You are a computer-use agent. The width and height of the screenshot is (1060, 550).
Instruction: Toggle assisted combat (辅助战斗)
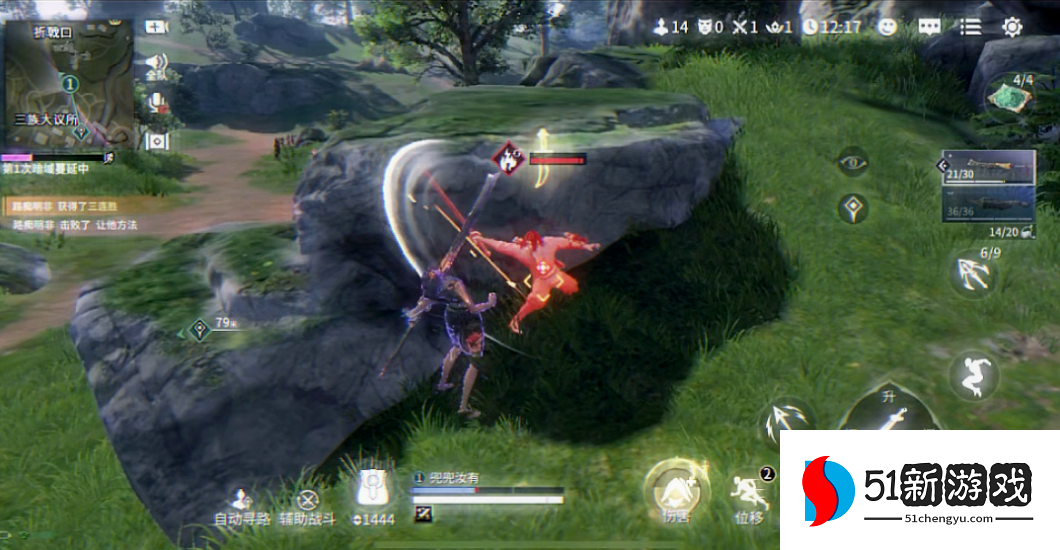pyautogui.click(x=308, y=504)
